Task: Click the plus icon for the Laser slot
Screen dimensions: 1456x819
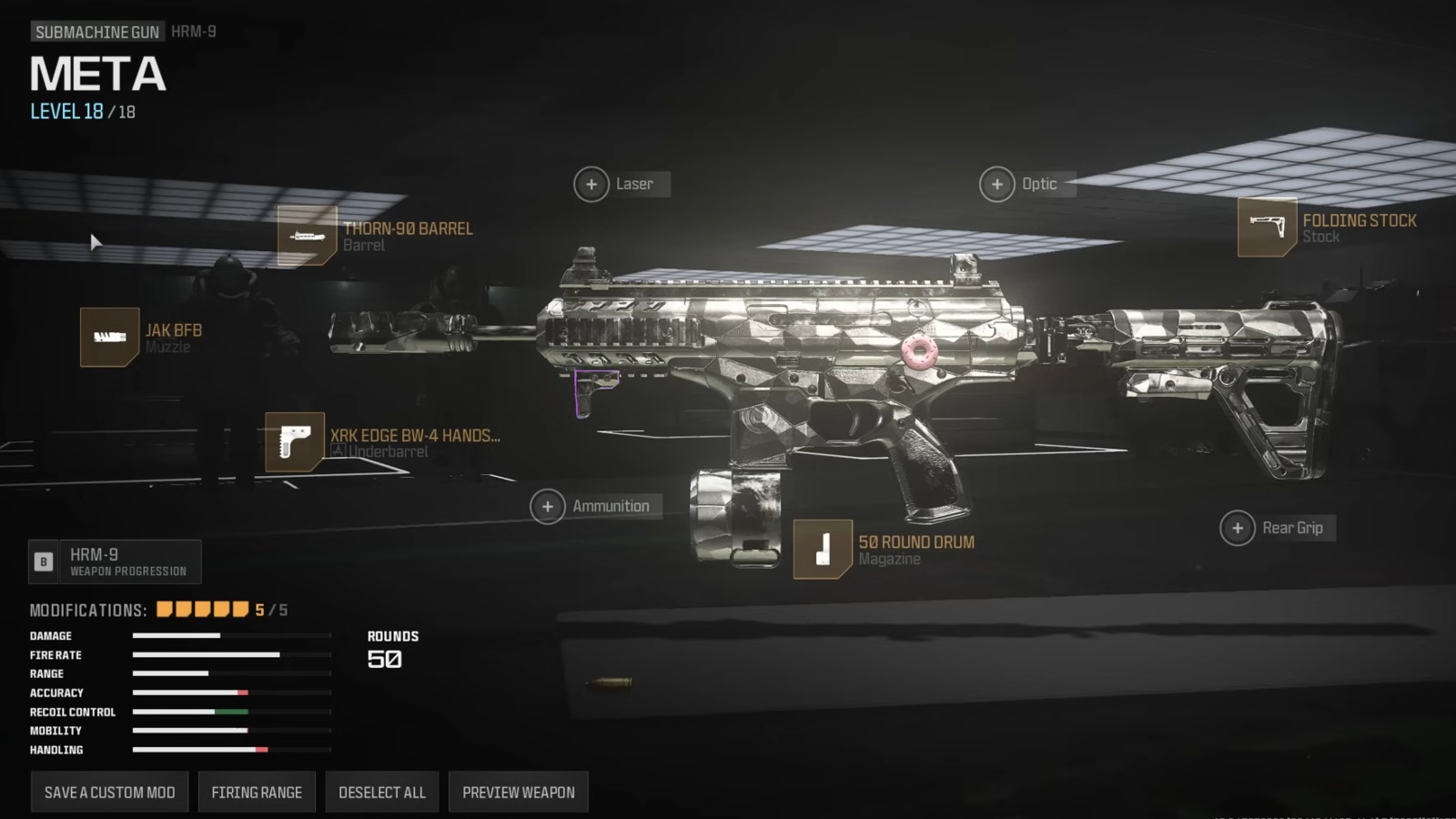Action: pos(592,184)
